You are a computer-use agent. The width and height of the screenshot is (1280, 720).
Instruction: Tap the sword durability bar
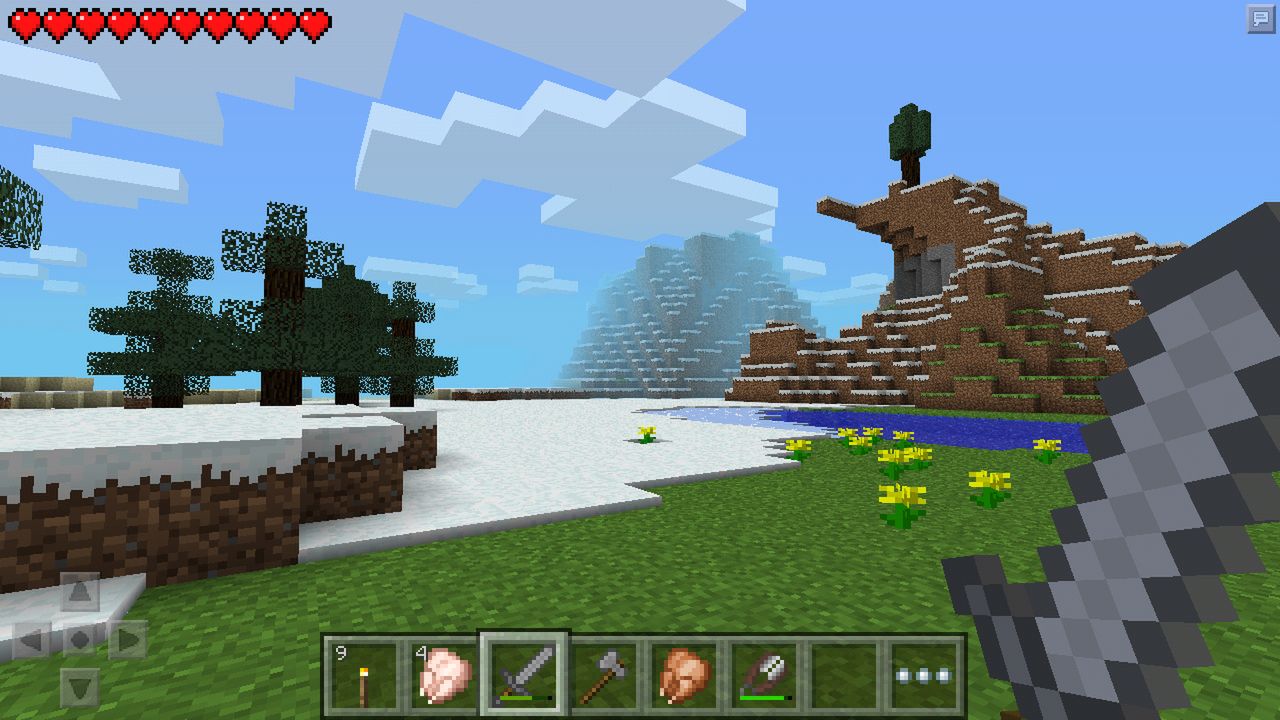pyautogui.click(x=524, y=698)
